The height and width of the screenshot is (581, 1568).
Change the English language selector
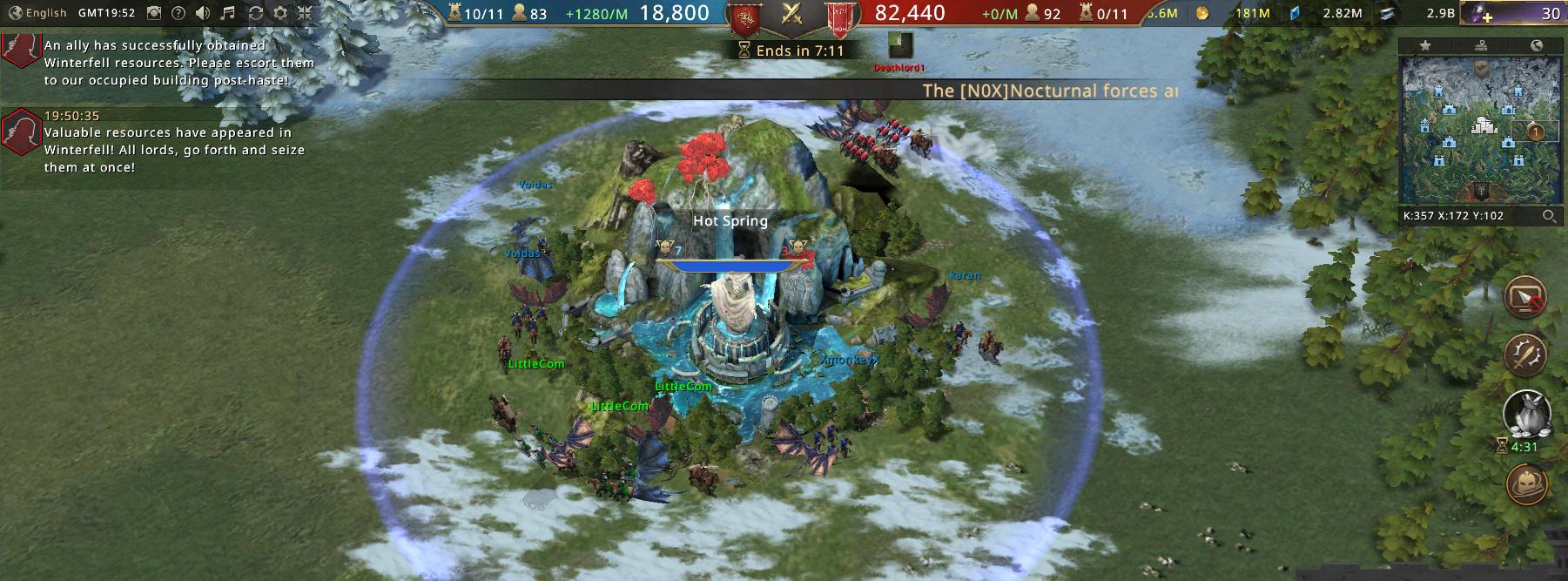tap(37, 13)
